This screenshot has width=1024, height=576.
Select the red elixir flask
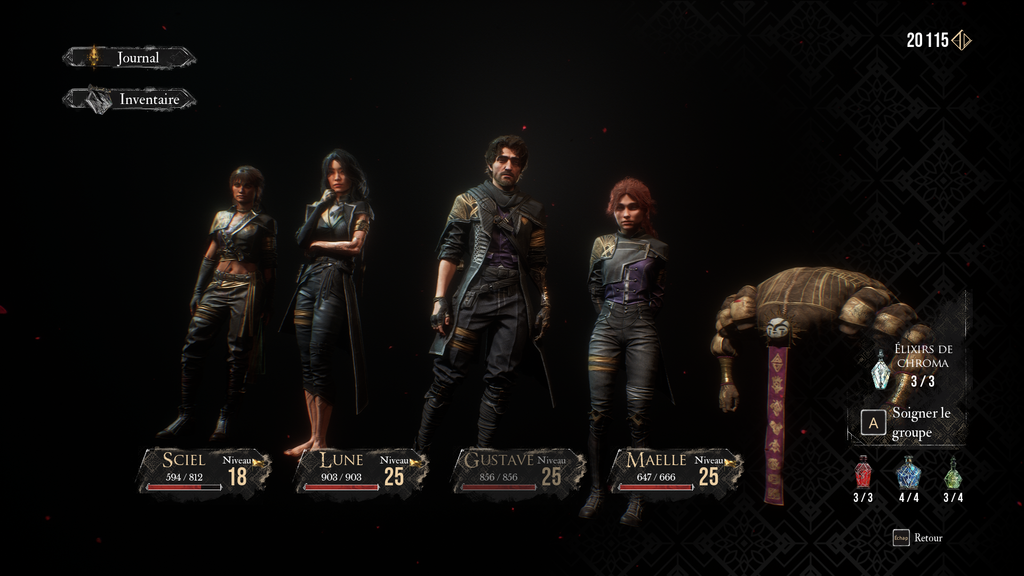[x=863, y=473]
